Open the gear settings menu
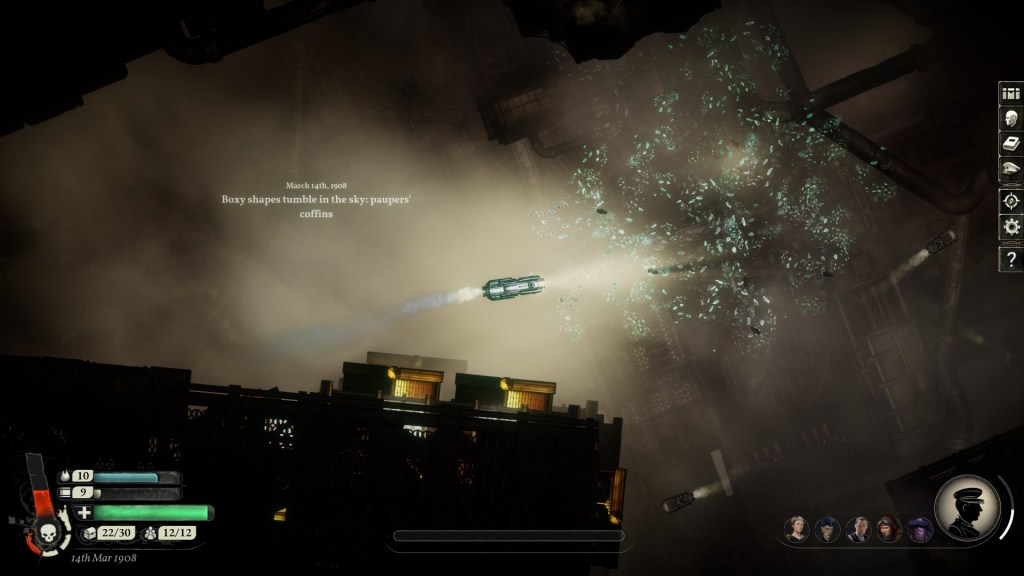1024x576 pixels. click(x=1010, y=227)
